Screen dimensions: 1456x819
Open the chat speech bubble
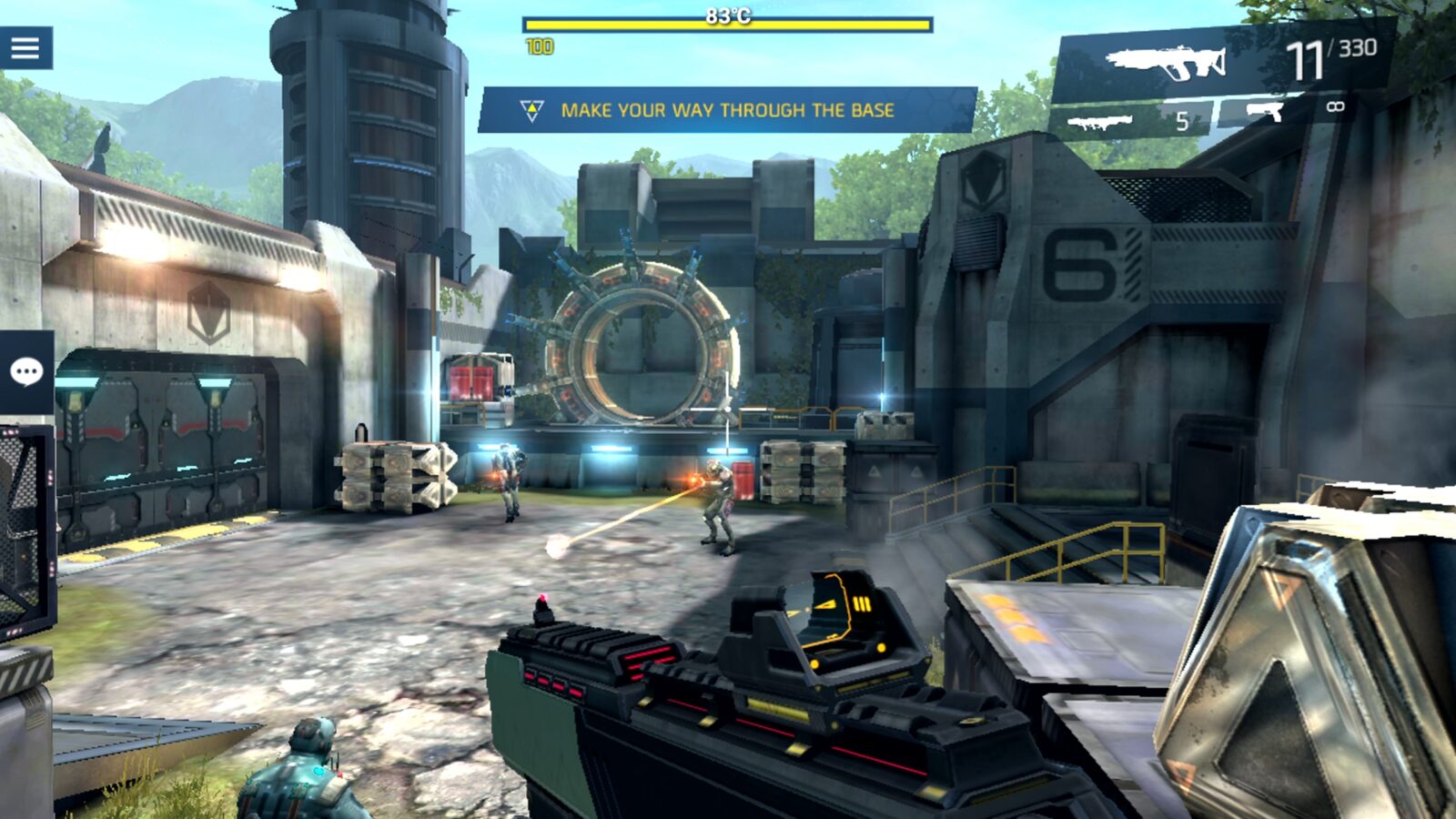pyautogui.click(x=26, y=371)
